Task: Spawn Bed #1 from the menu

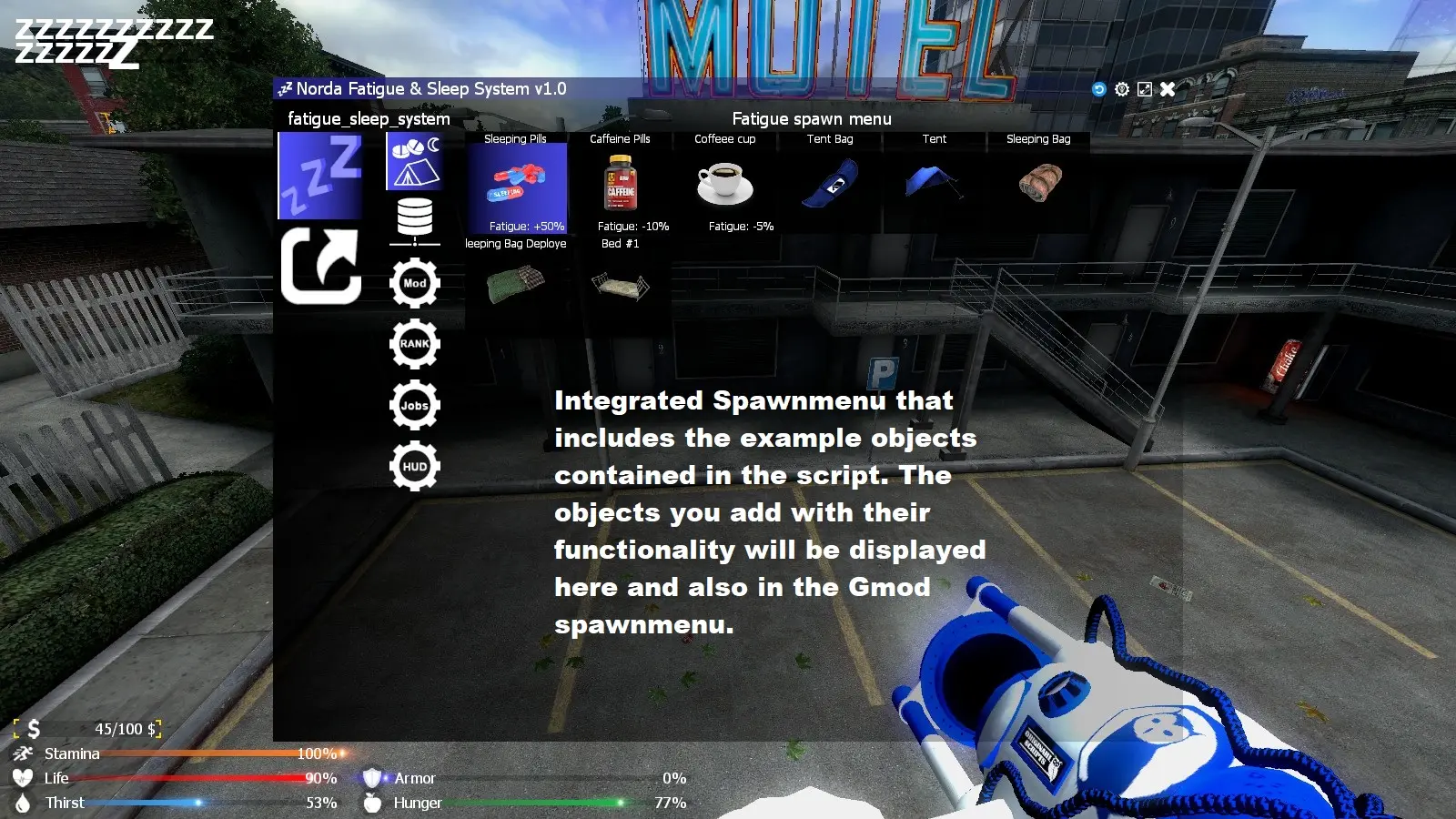Action: (x=620, y=287)
